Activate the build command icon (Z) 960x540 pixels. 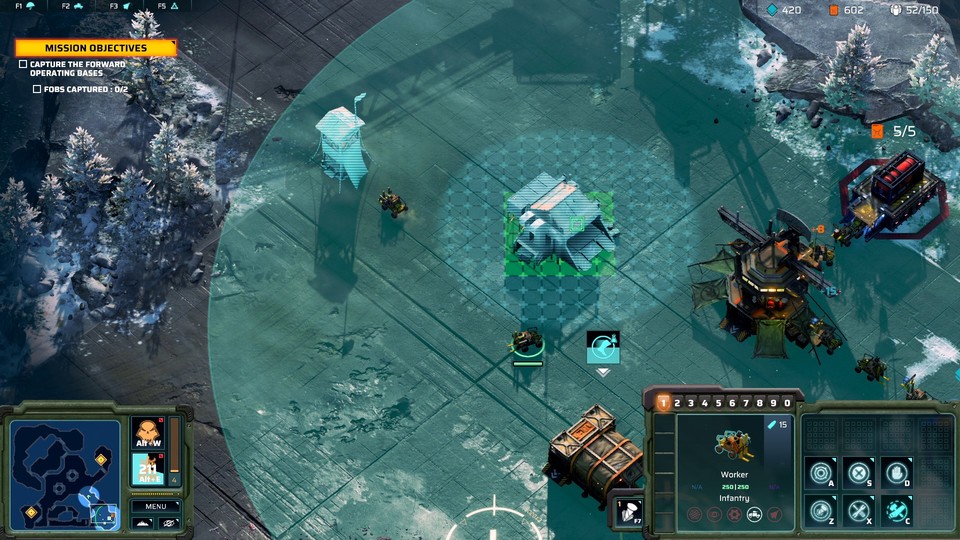821,510
